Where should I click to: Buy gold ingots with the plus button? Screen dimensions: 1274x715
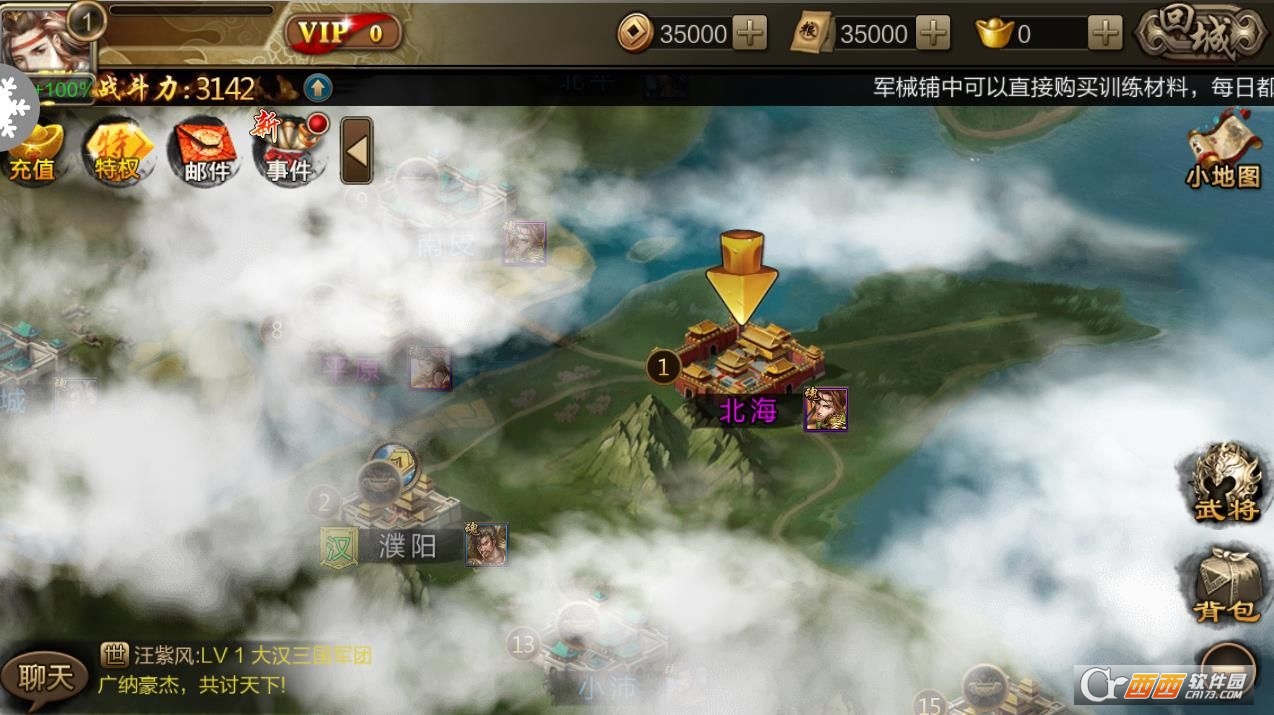(x=1105, y=34)
